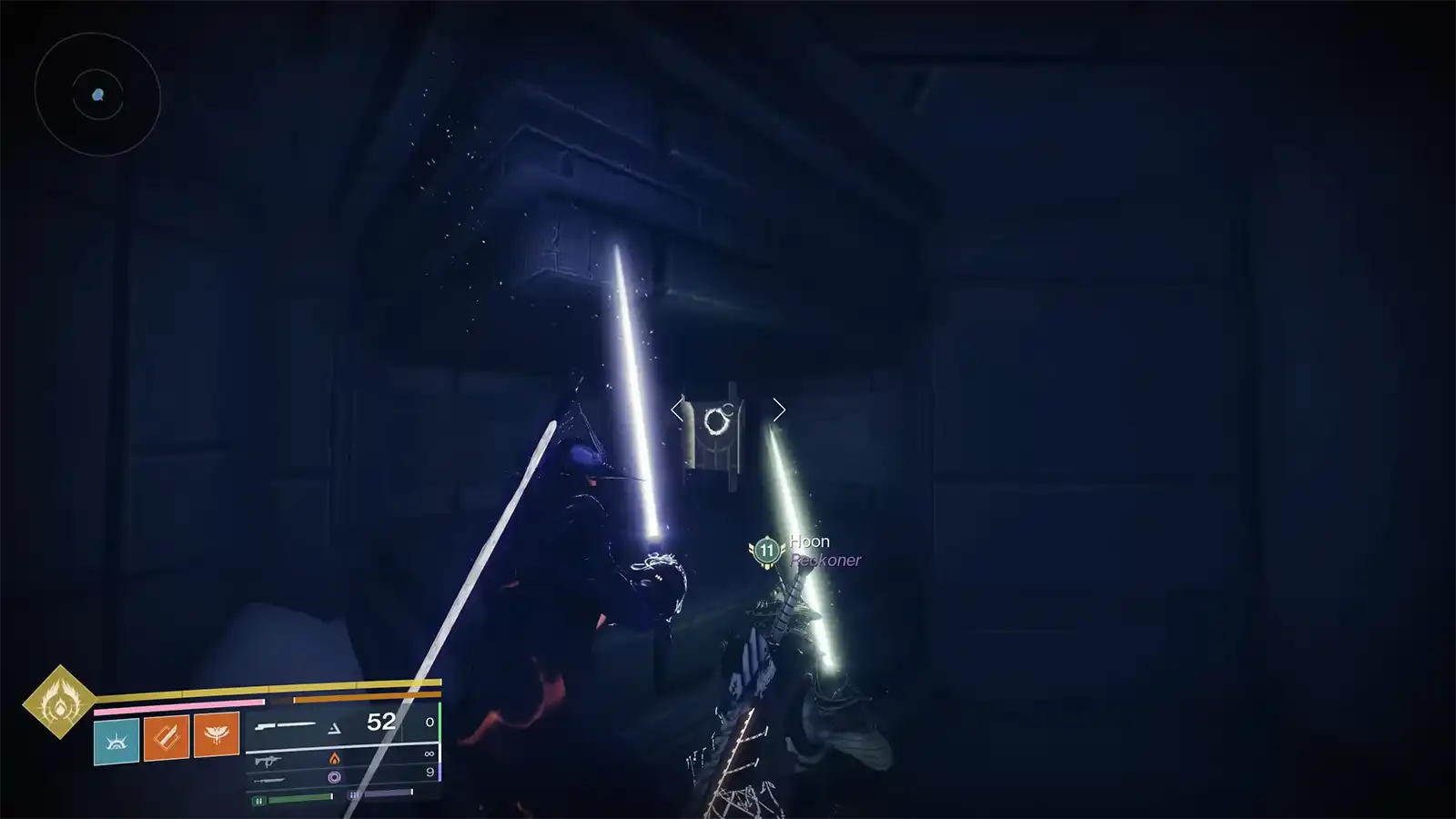This screenshot has width=1456, height=819.
Task: Click the Reckoner title label
Action: tap(824, 561)
